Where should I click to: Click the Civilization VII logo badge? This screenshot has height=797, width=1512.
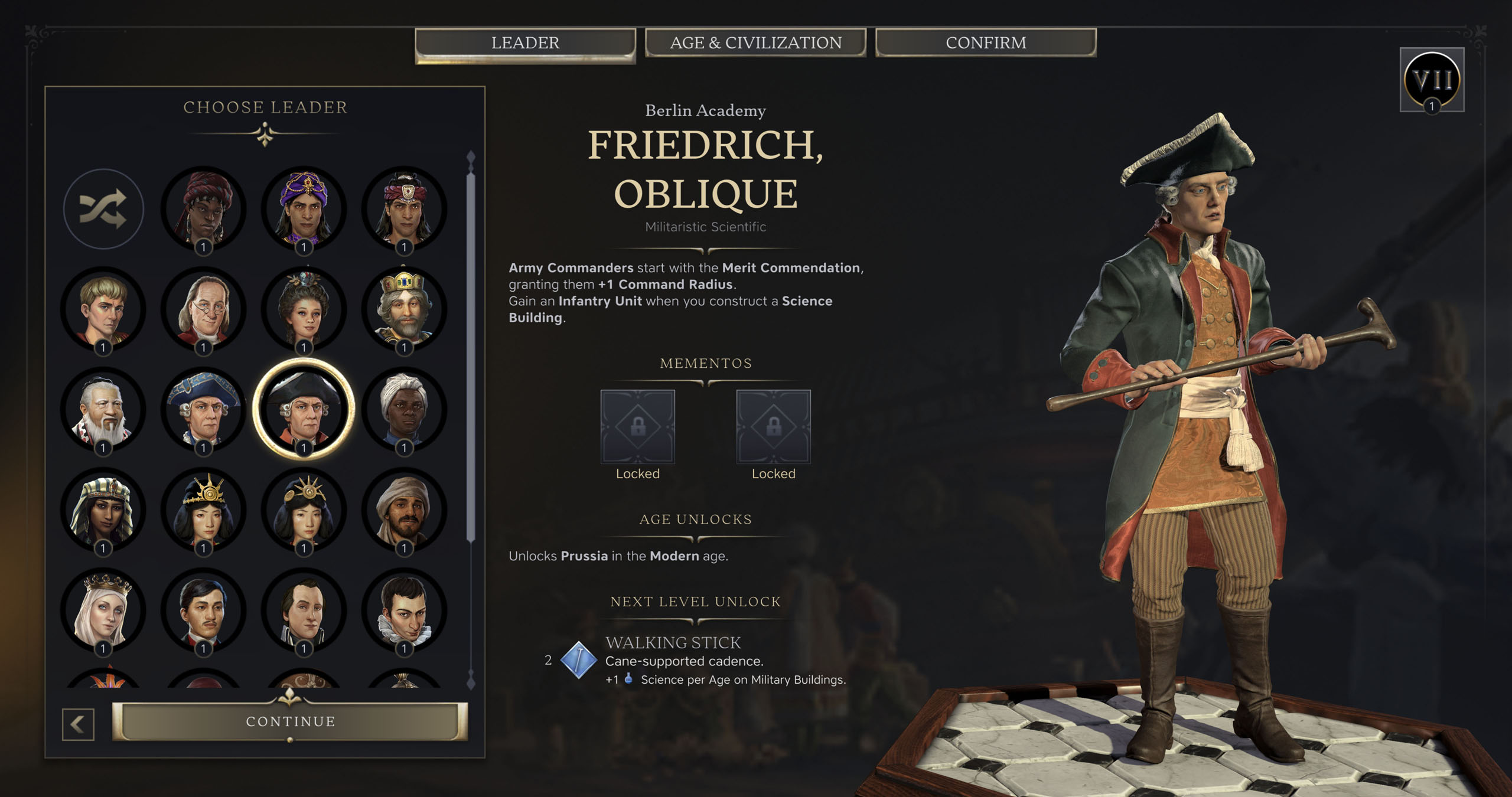click(x=1432, y=80)
